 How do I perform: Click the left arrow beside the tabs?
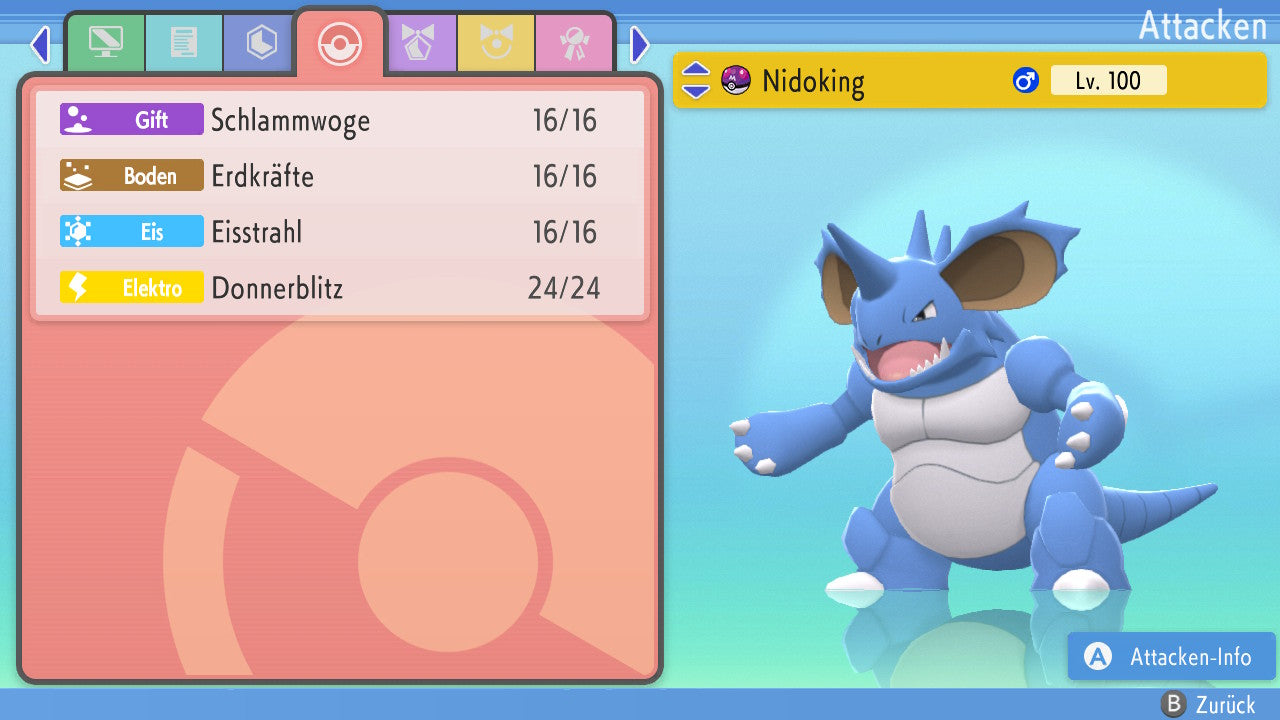40,44
